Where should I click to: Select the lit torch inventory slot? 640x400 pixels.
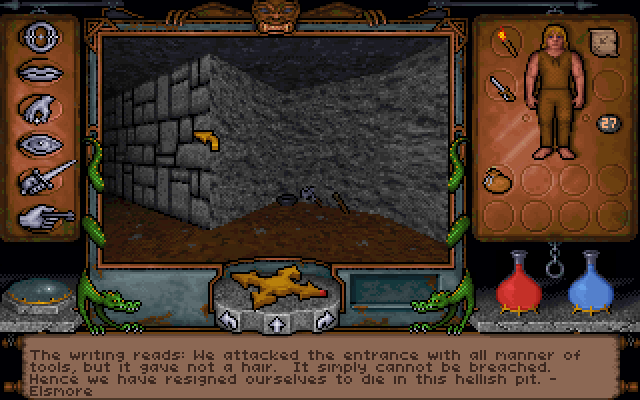click(x=502, y=42)
